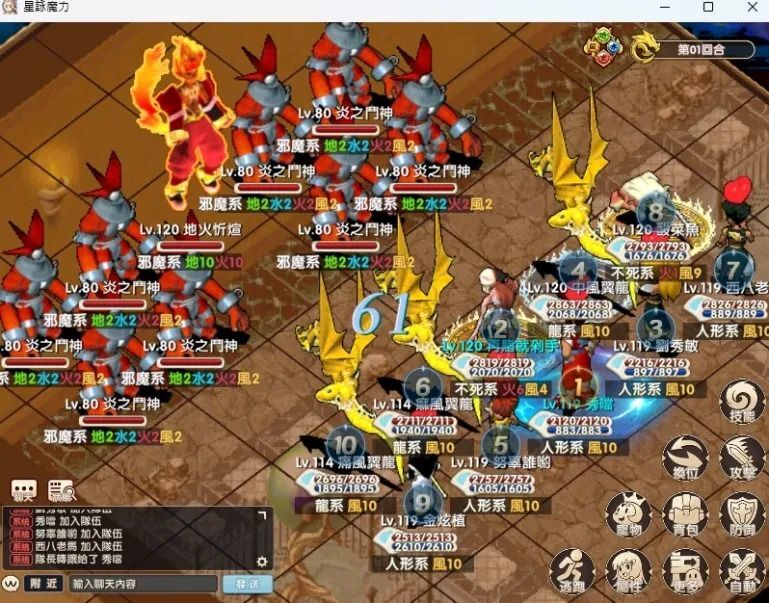Open the log search icon beside chat
The height and width of the screenshot is (603, 769).
click(61, 491)
